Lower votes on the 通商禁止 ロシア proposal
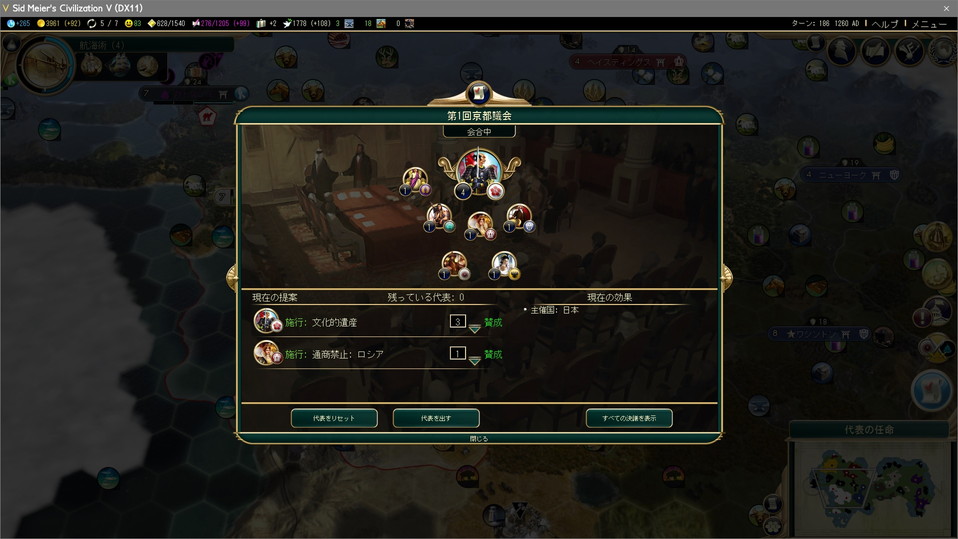Image resolution: width=958 pixels, height=539 pixels. 474,361
